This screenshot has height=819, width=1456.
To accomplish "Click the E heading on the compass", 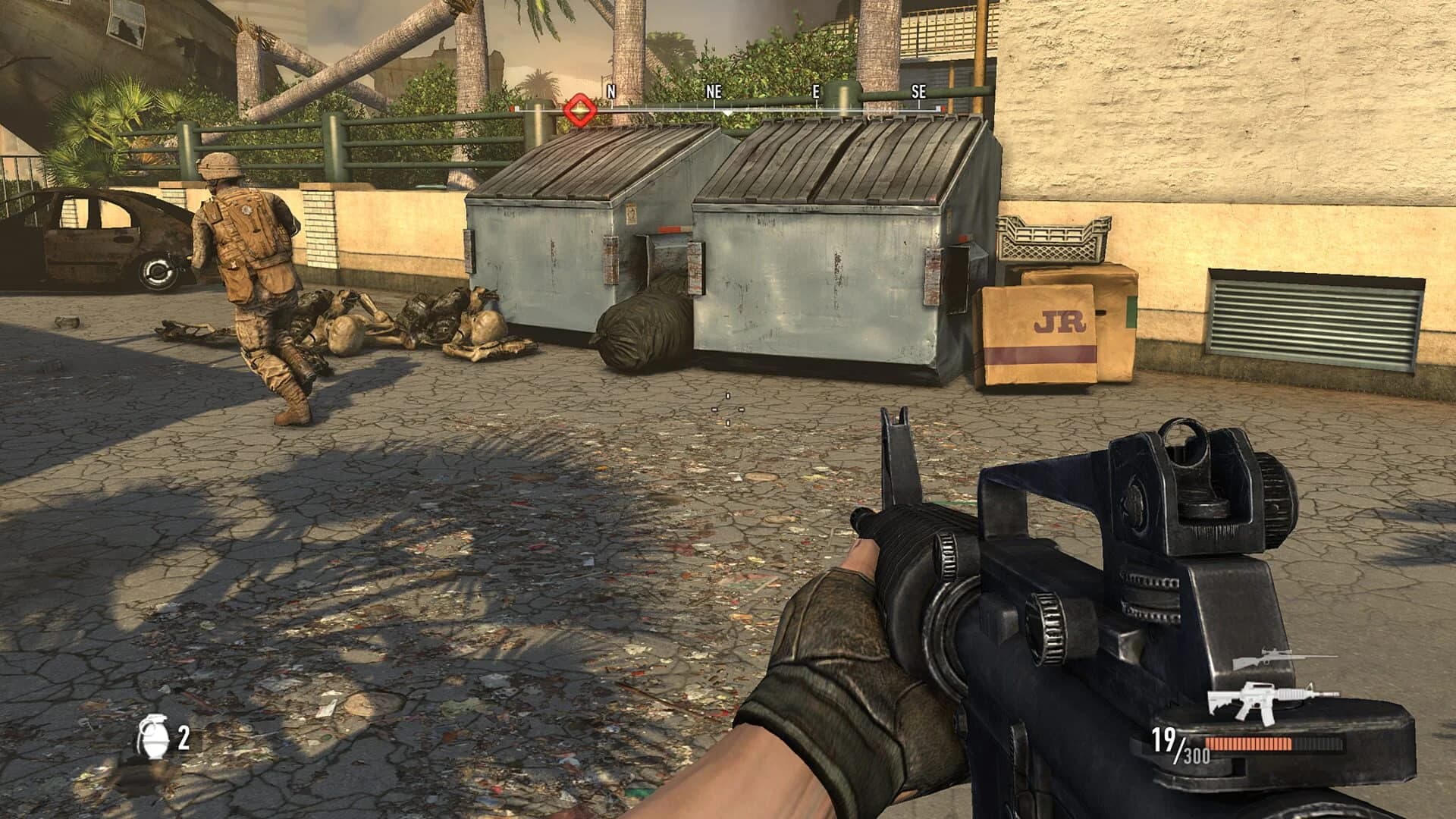I will [x=814, y=91].
